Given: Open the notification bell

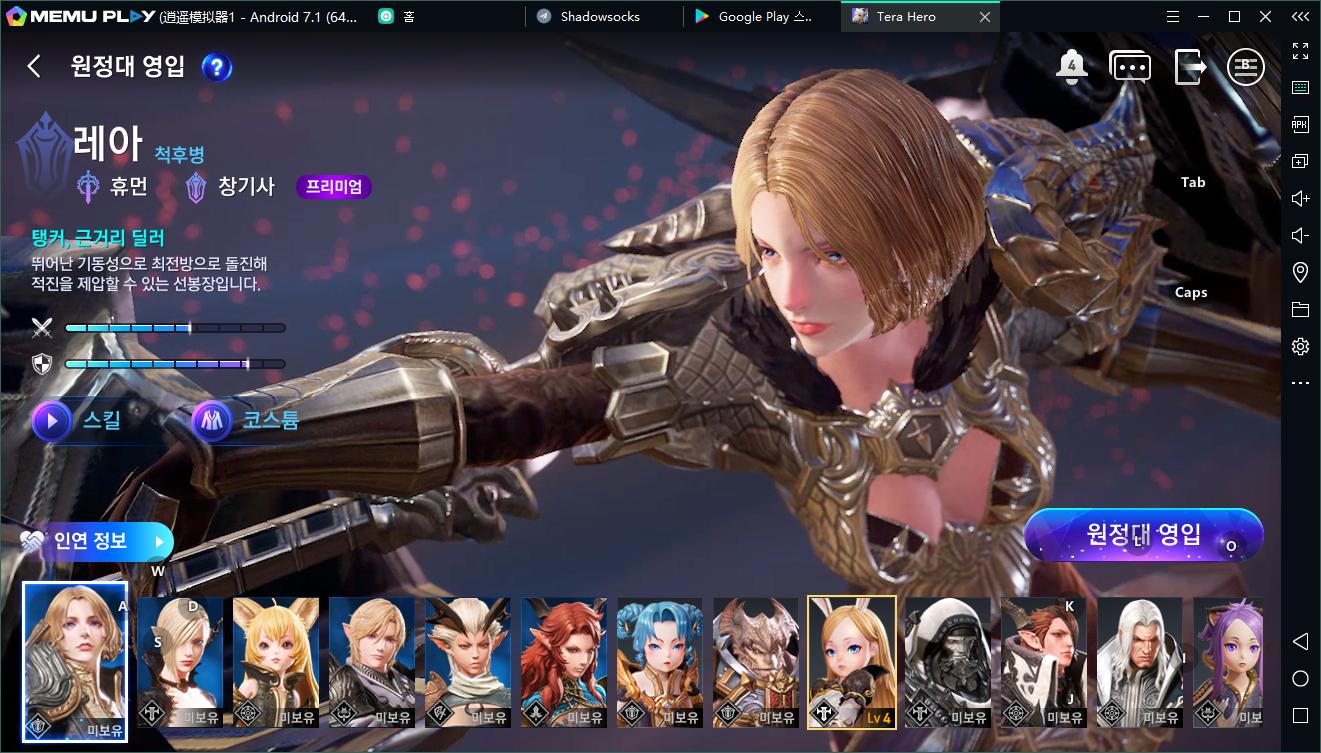Looking at the screenshot, I should 1072,66.
